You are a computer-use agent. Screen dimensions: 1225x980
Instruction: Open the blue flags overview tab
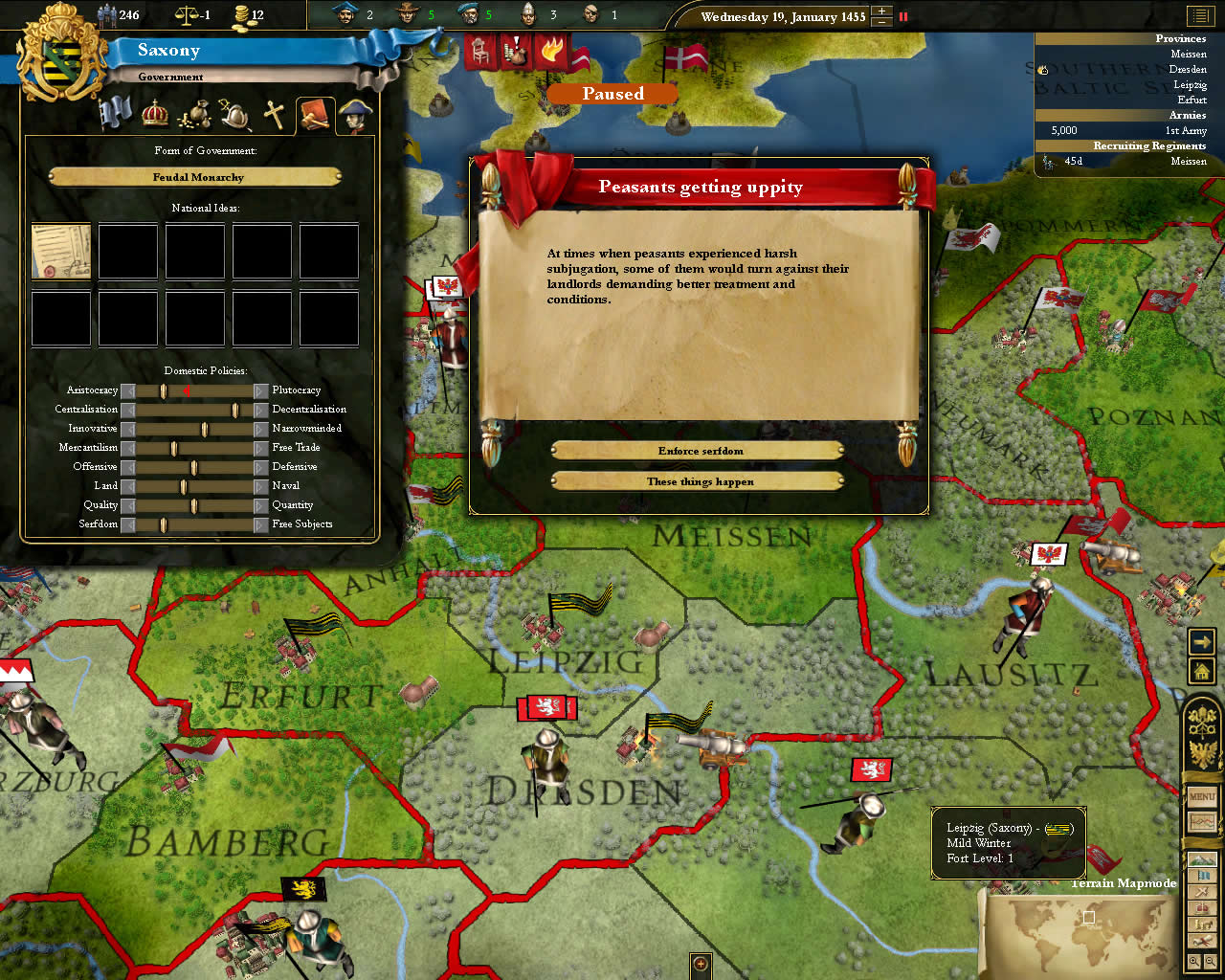(116, 113)
